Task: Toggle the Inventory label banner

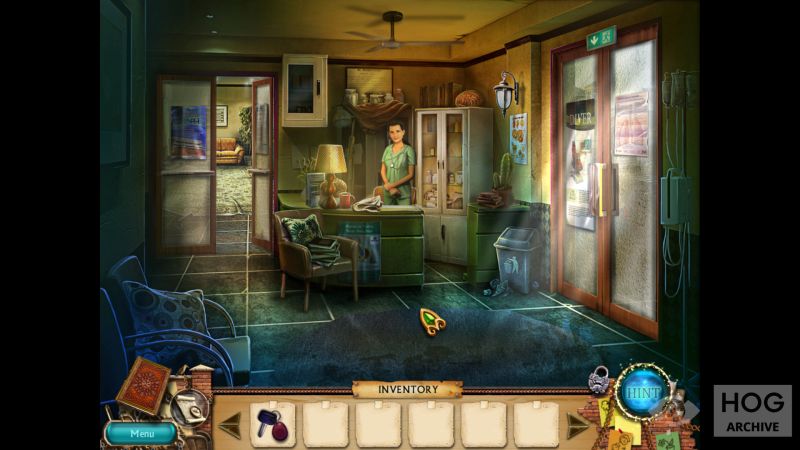Action: pyautogui.click(x=407, y=388)
